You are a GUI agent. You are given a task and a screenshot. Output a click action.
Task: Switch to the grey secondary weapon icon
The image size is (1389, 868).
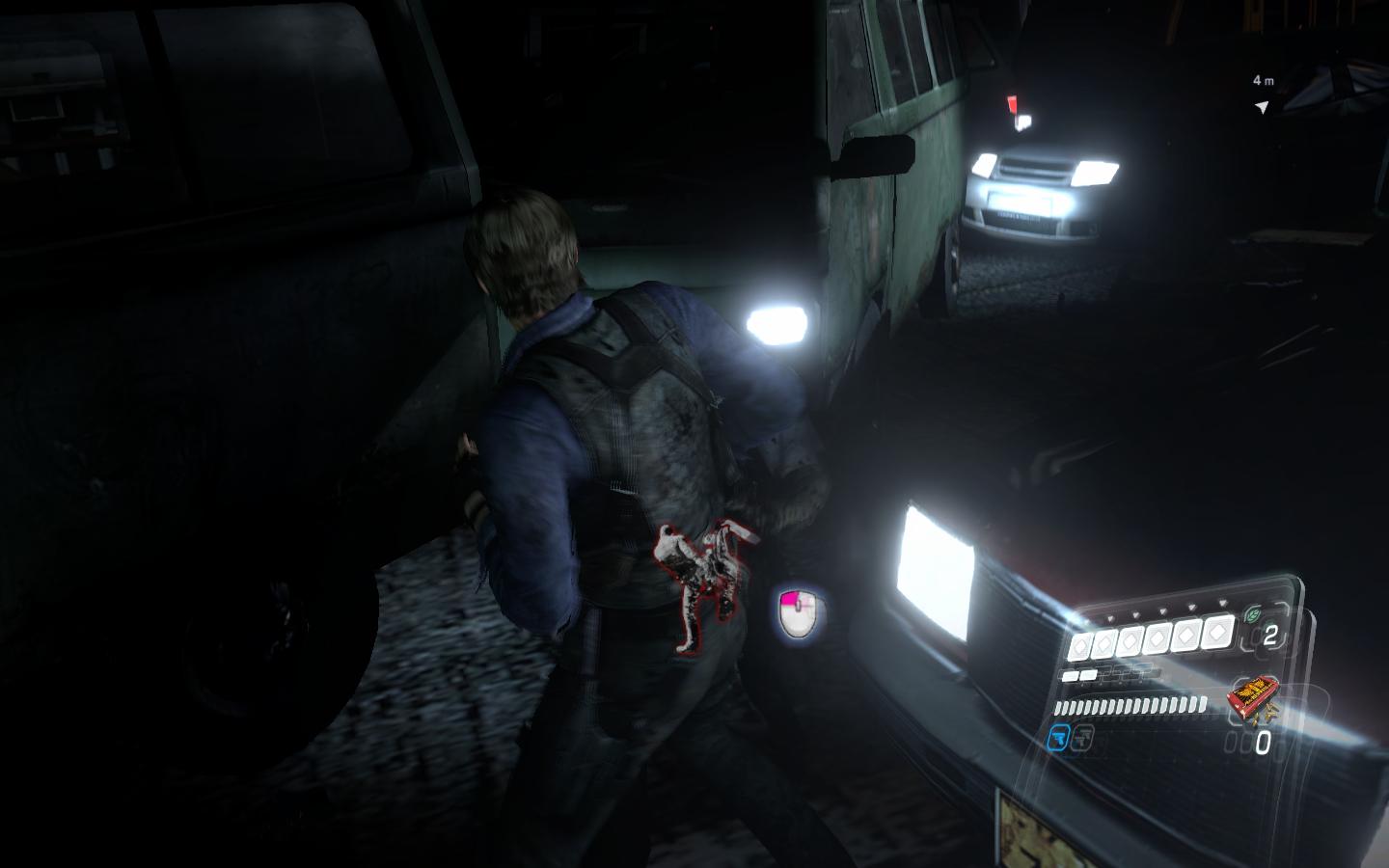pyautogui.click(x=1083, y=739)
